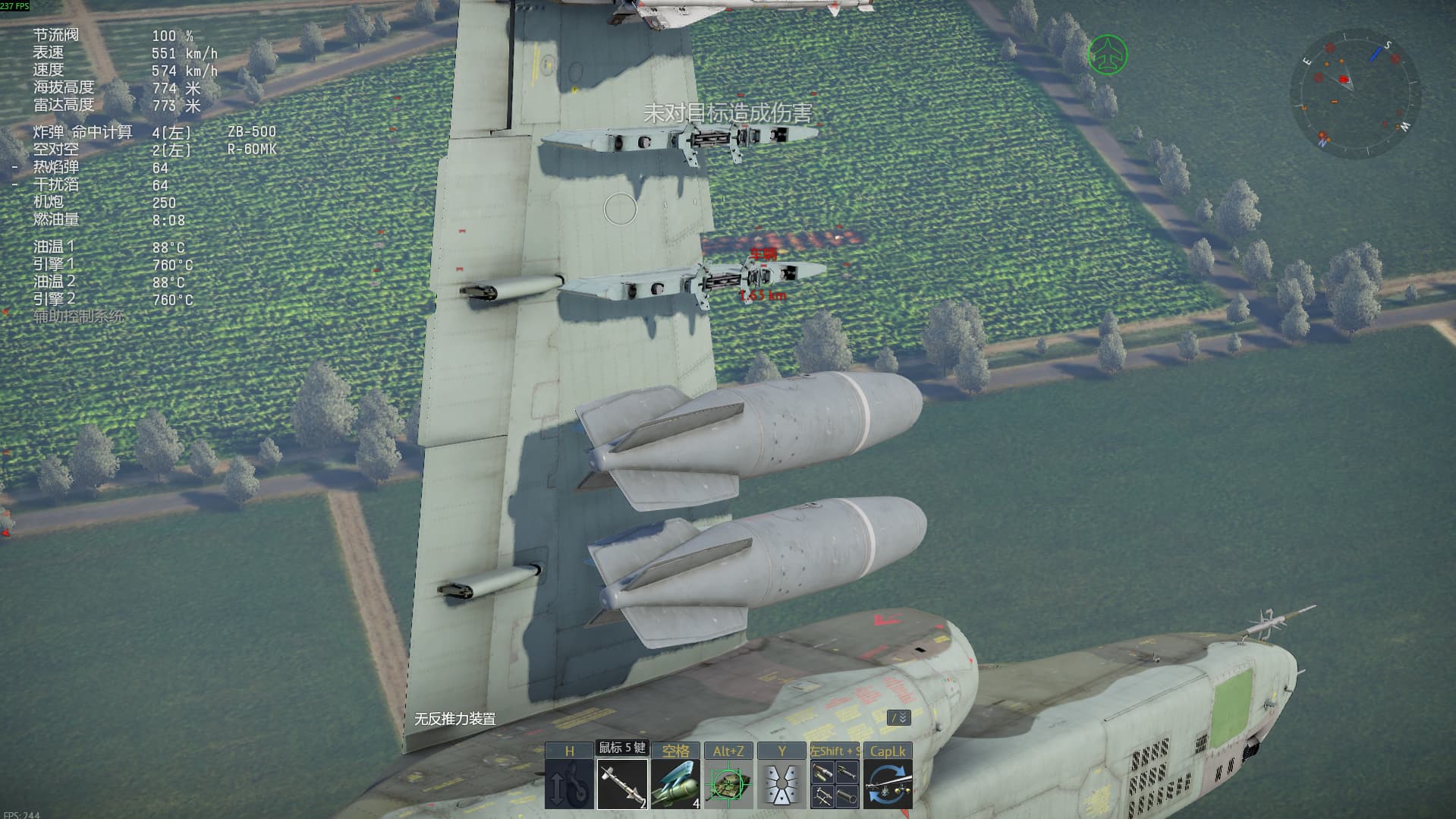Image resolution: width=1456 pixels, height=819 pixels.
Task: Toggle the landing gear action slot
Action: [569, 784]
